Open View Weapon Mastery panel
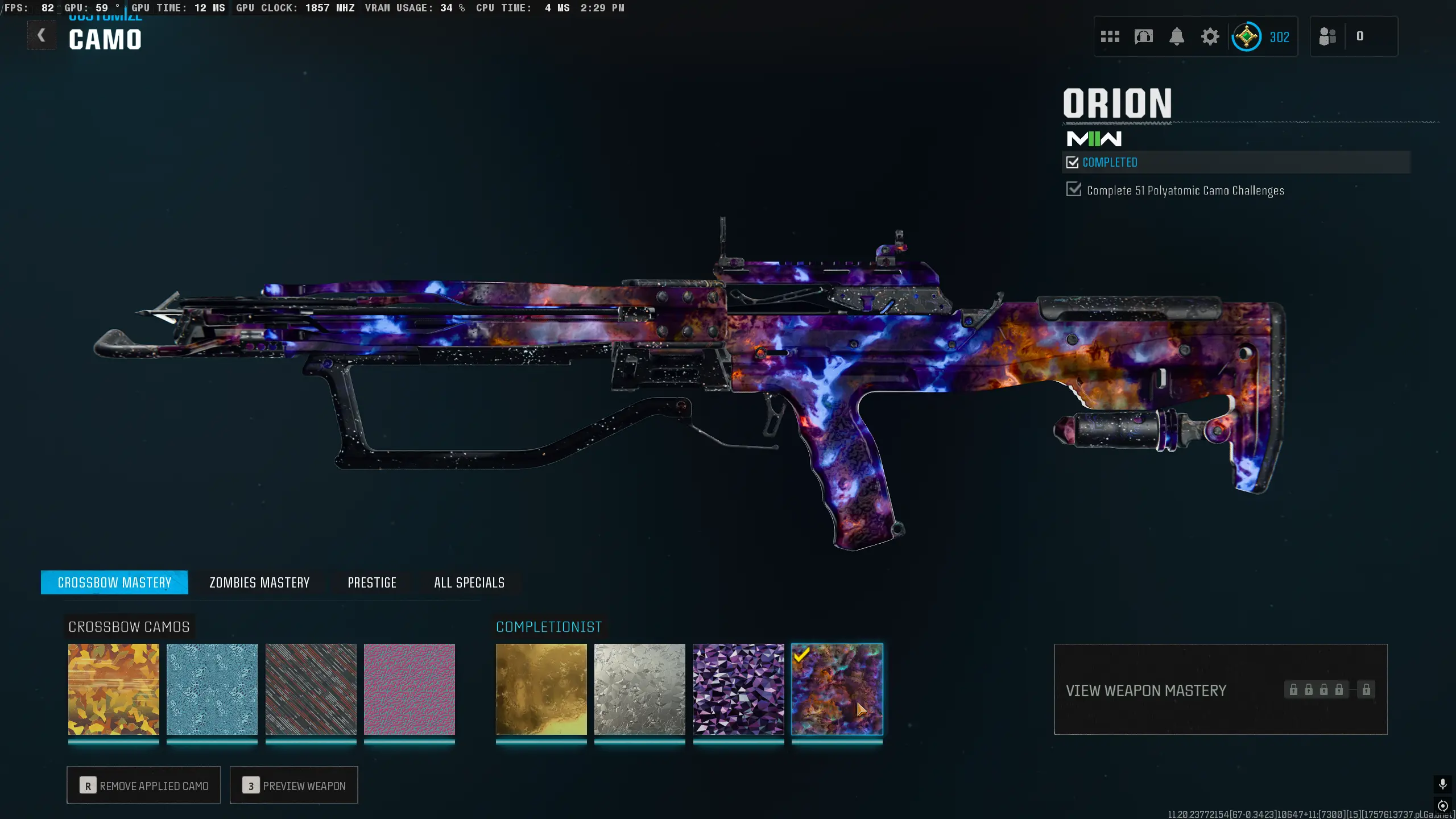Viewport: 1456px width, 819px height. point(1220,689)
